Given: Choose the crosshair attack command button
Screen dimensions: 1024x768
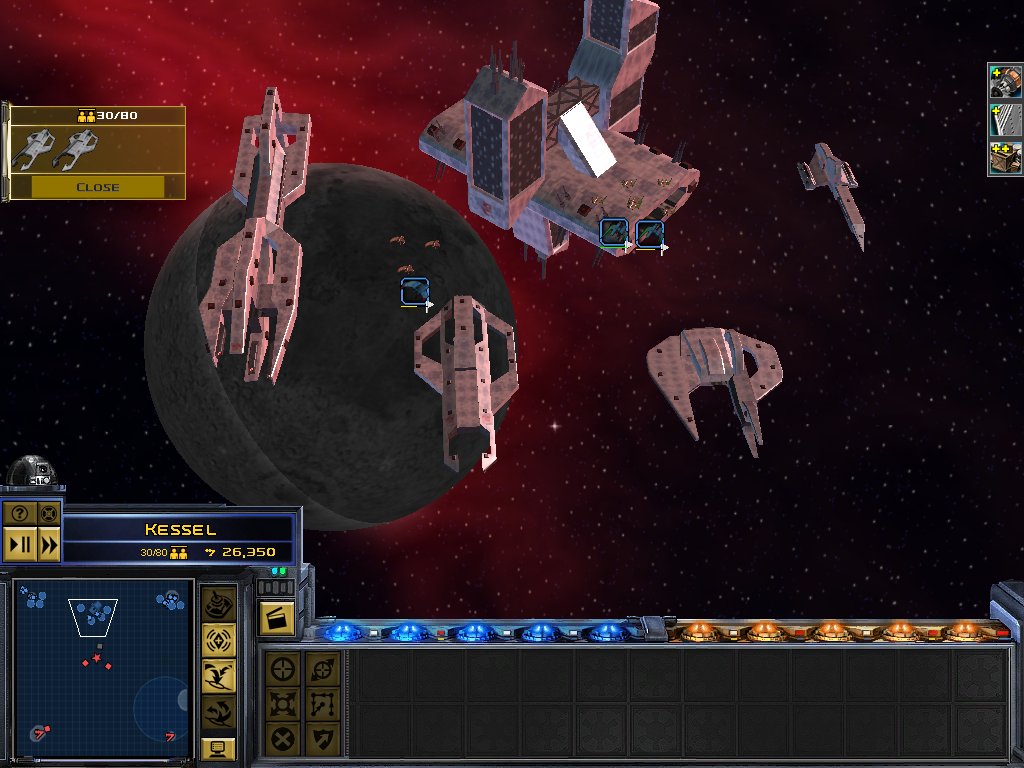Looking at the screenshot, I should click(x=284, y=669).
